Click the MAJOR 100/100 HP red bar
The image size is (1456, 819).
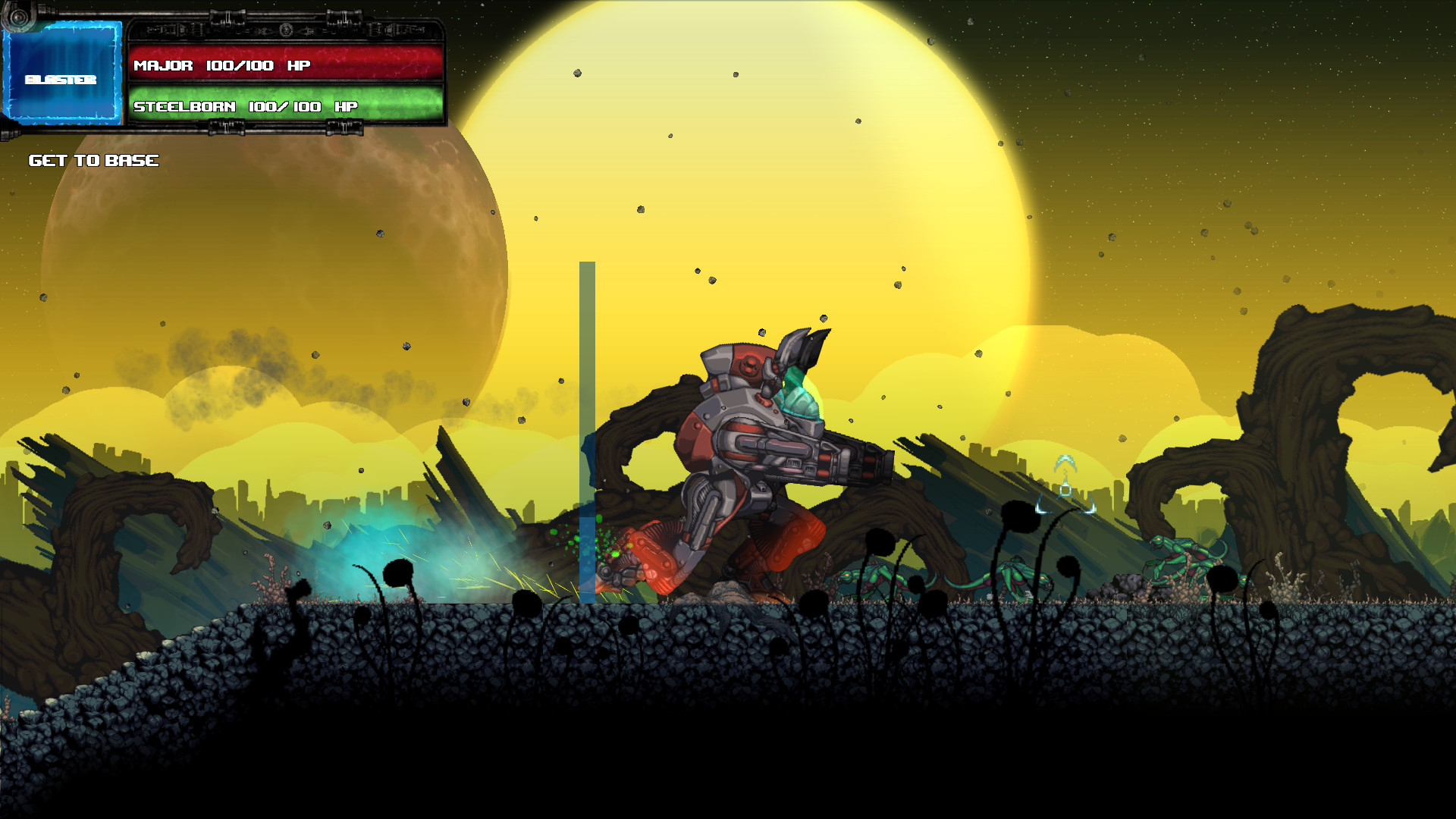click(288, 65)
